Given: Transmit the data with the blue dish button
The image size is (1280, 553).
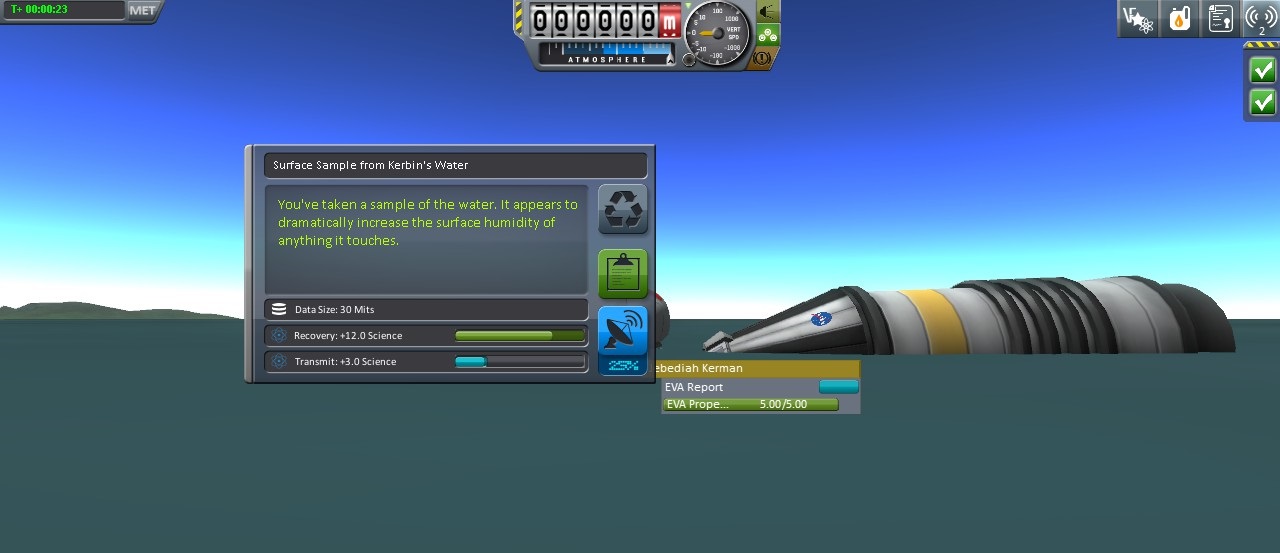Looking at the screenshot, I should (x=622, y=330).
